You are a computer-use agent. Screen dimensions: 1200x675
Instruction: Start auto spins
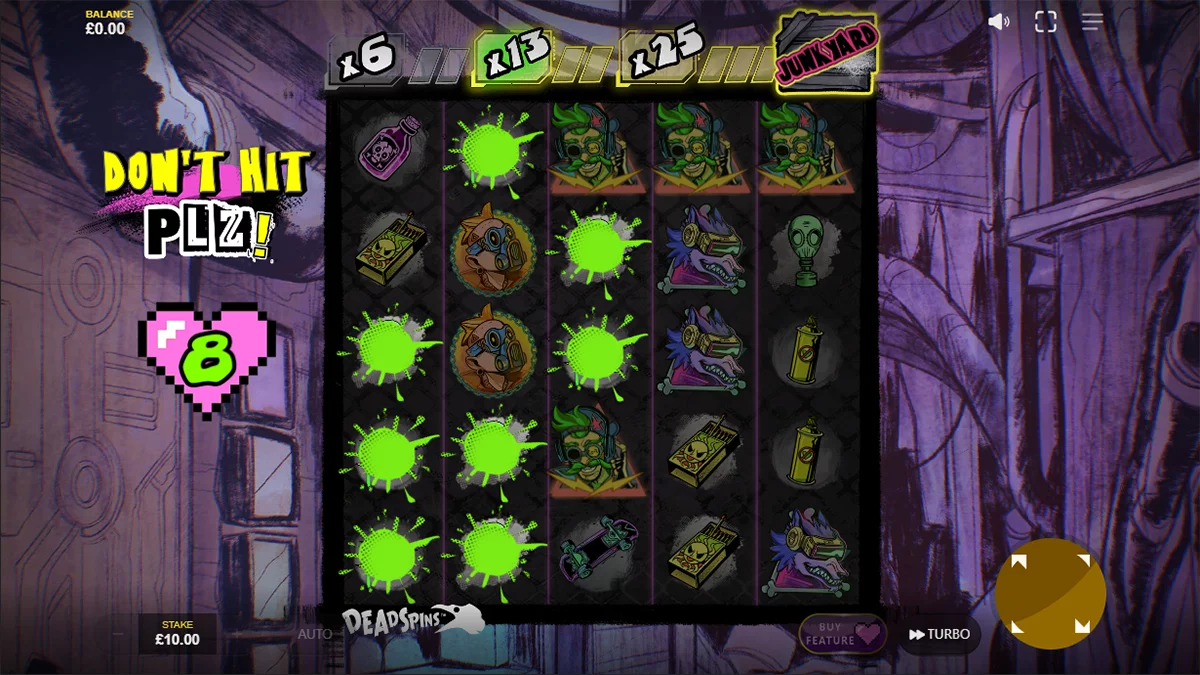coord(314,634)
